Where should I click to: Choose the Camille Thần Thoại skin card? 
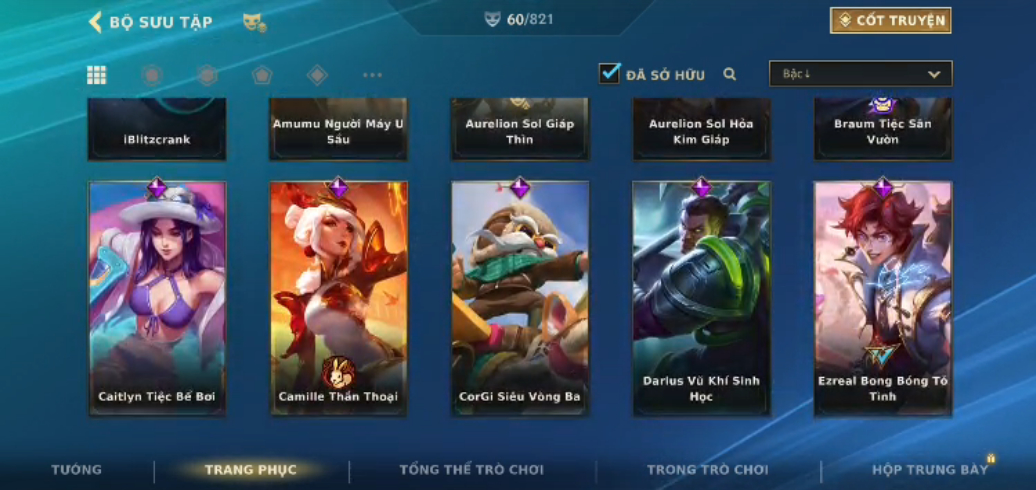click(x=338, y=298)
